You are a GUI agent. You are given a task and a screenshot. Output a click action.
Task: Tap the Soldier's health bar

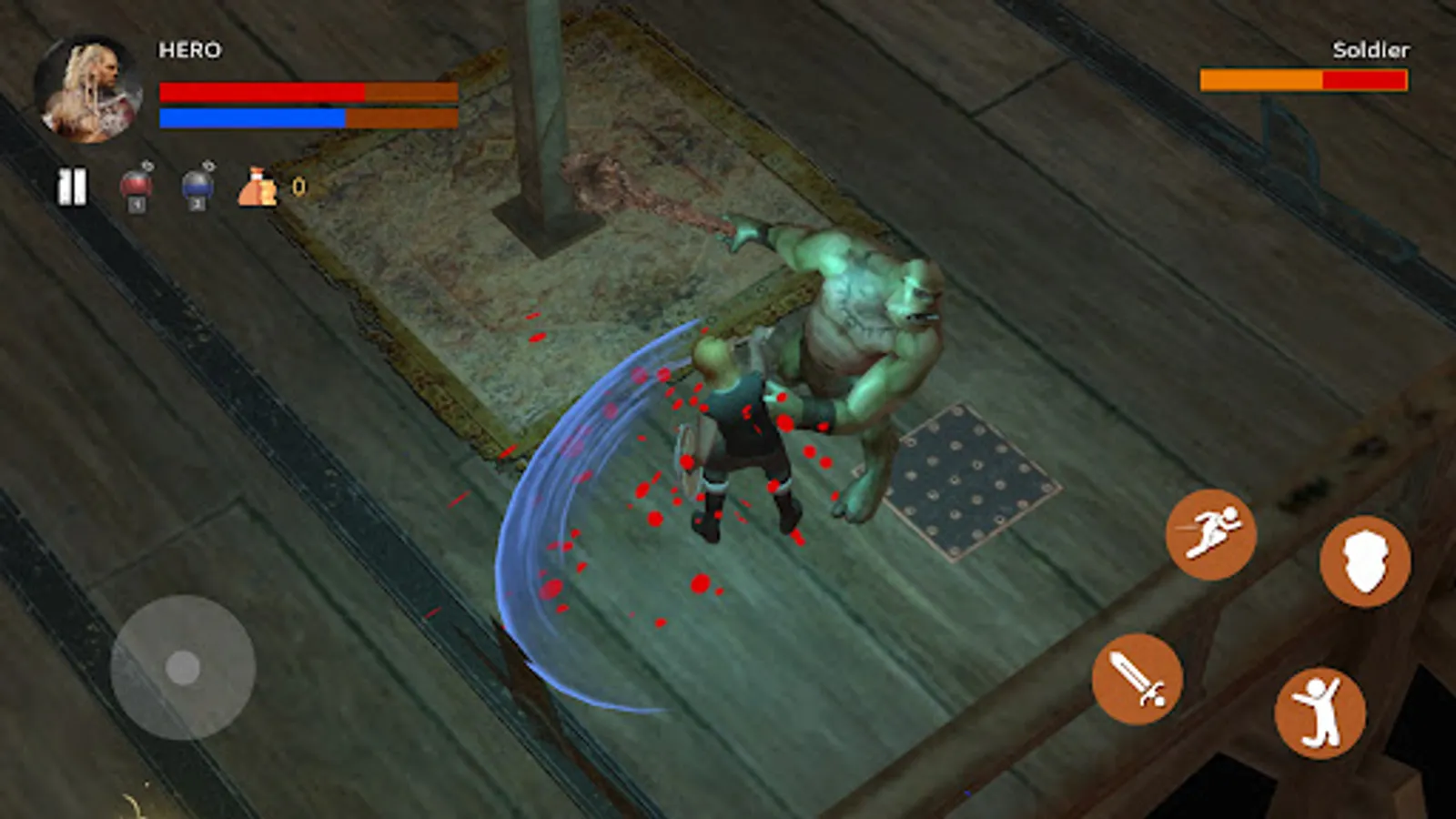[1303, 80]
